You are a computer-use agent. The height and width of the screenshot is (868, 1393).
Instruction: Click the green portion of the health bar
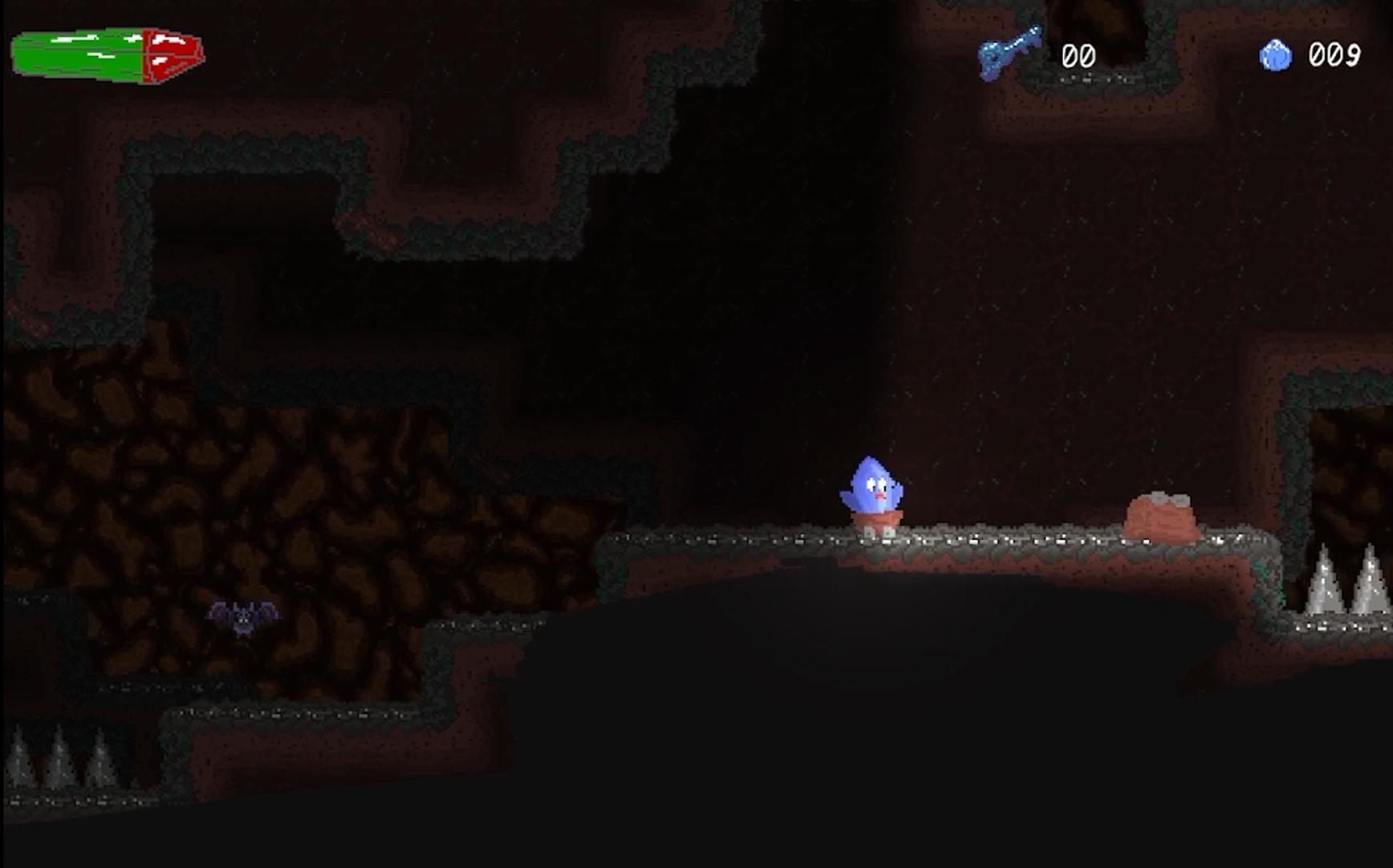80,52
